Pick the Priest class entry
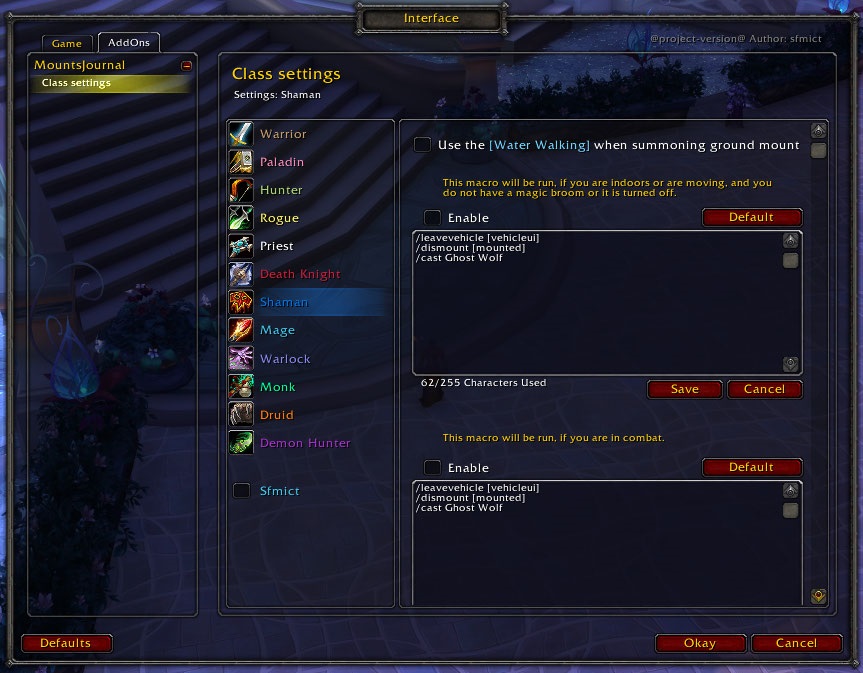This screenshot has width=863, height=673. (x=277, y=246)
